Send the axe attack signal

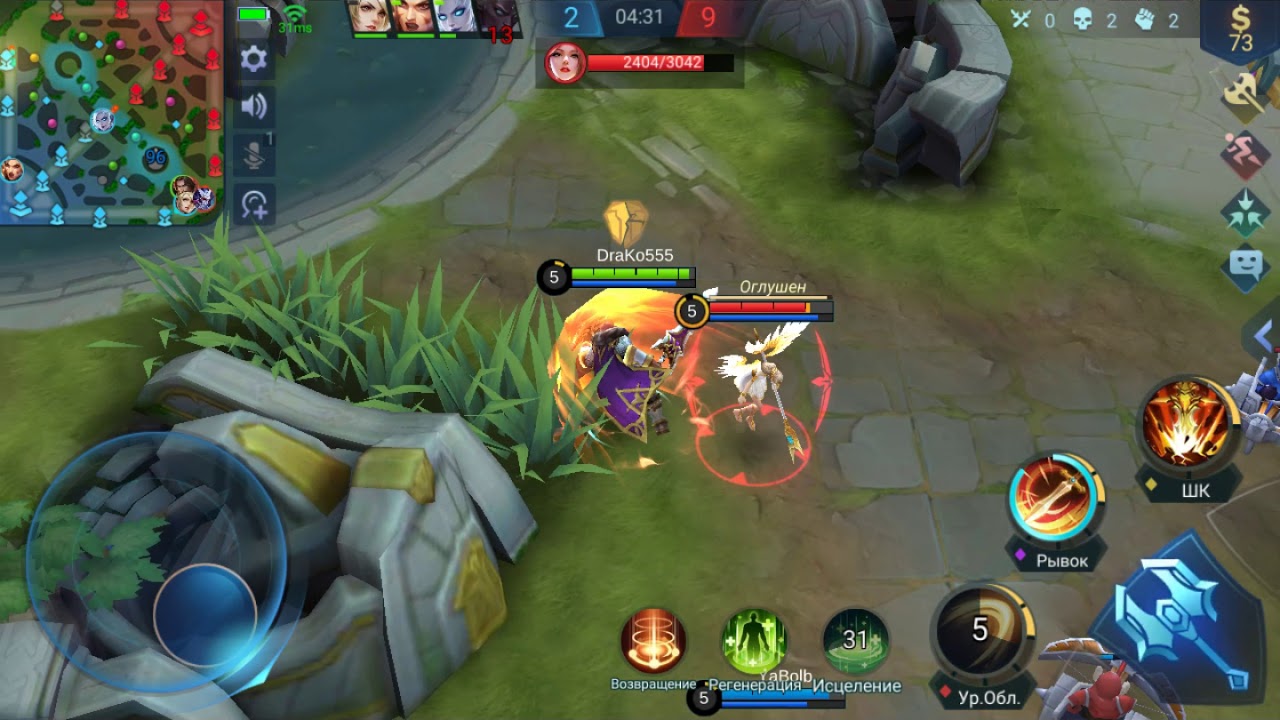pos(1245,97)
